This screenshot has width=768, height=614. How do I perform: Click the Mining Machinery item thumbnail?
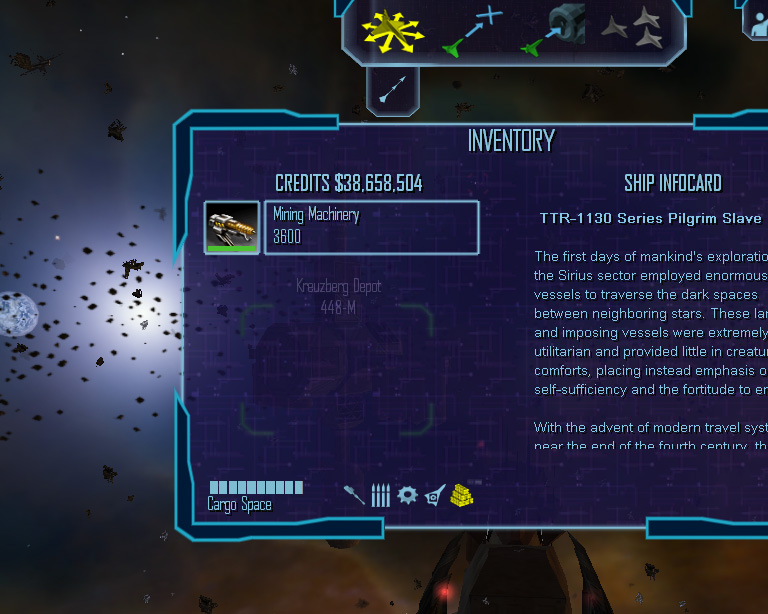pyautogui.click(x=232, y=227)
